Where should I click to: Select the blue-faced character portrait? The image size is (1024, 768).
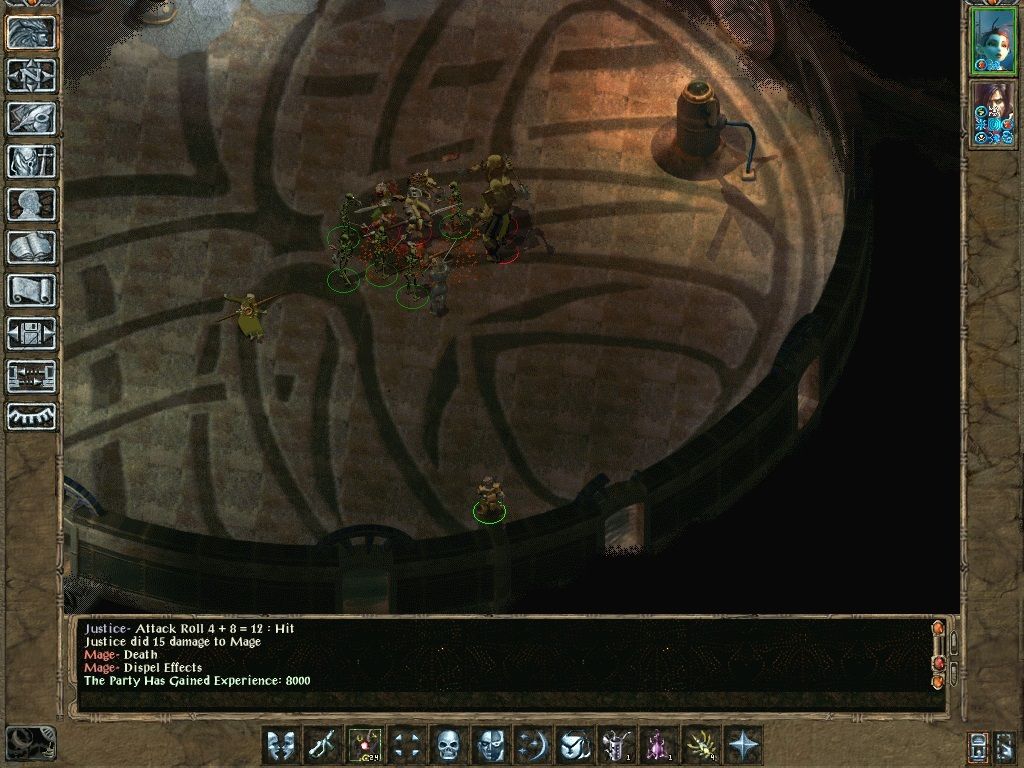coord(993,41)
